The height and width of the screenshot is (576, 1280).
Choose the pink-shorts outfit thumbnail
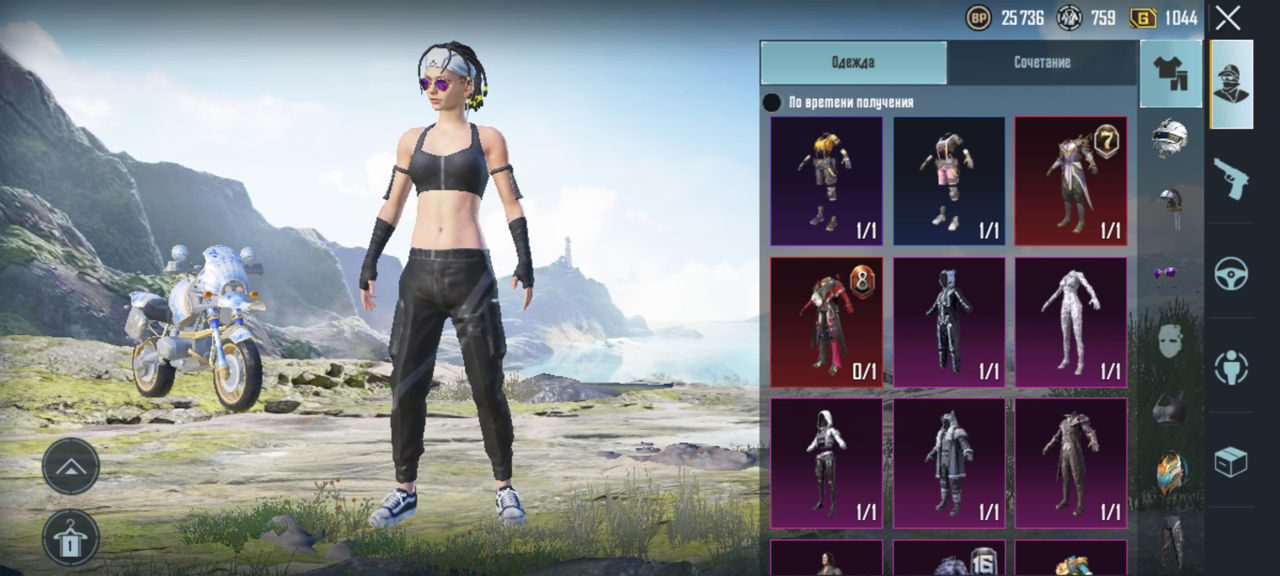tap(948, 181)
